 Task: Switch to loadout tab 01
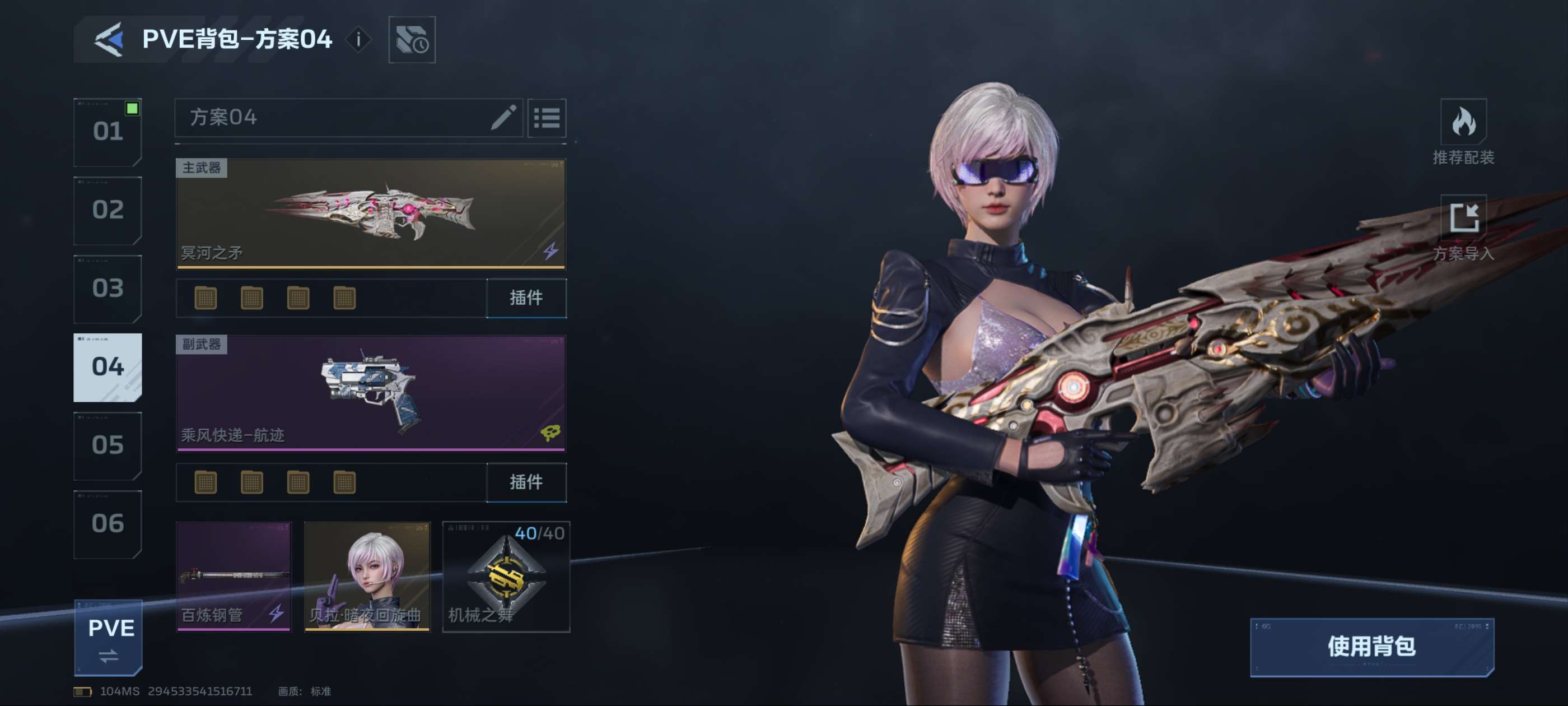108,132
